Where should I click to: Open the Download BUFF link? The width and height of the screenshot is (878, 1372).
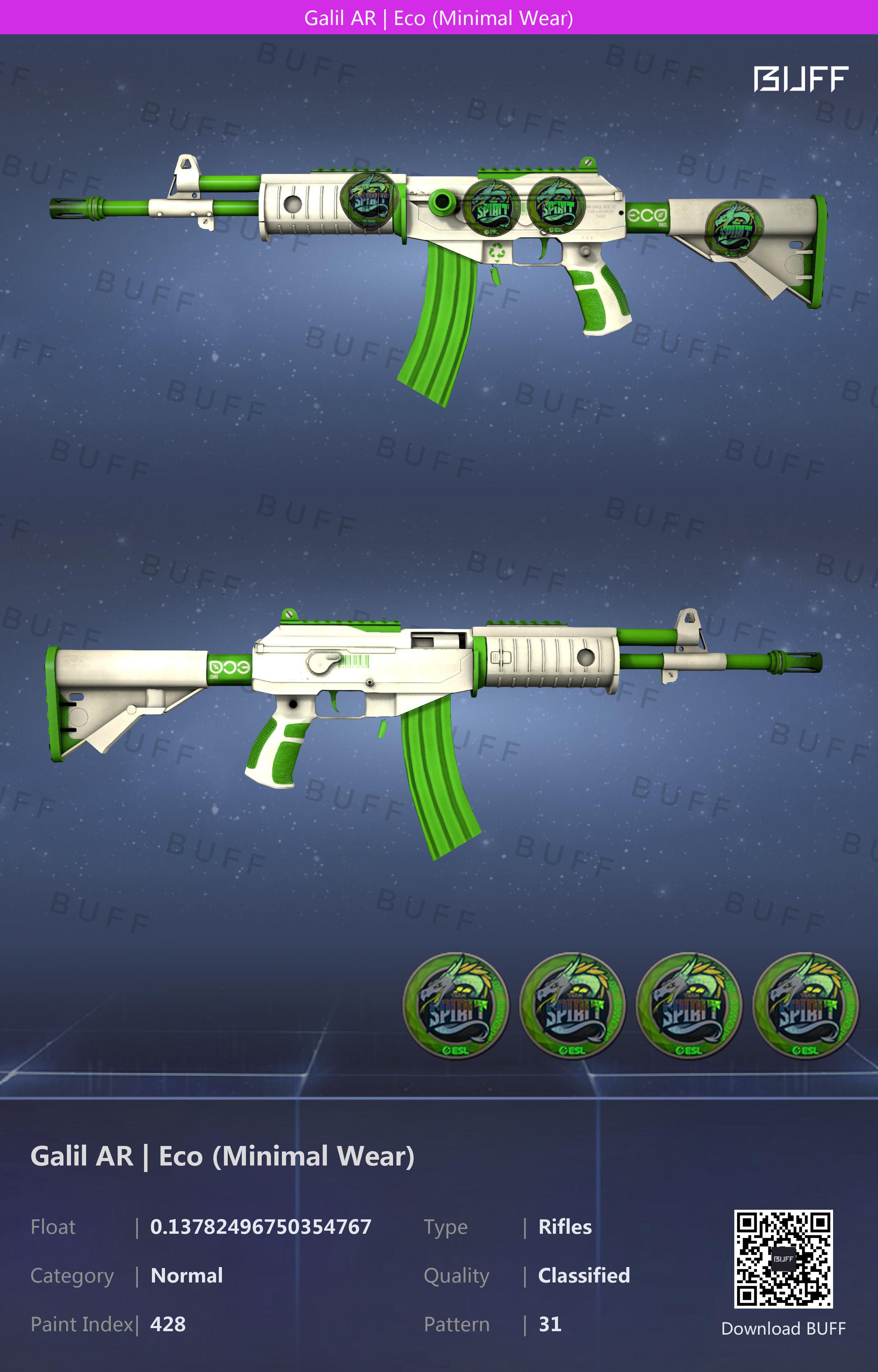tap(783, 1329)
